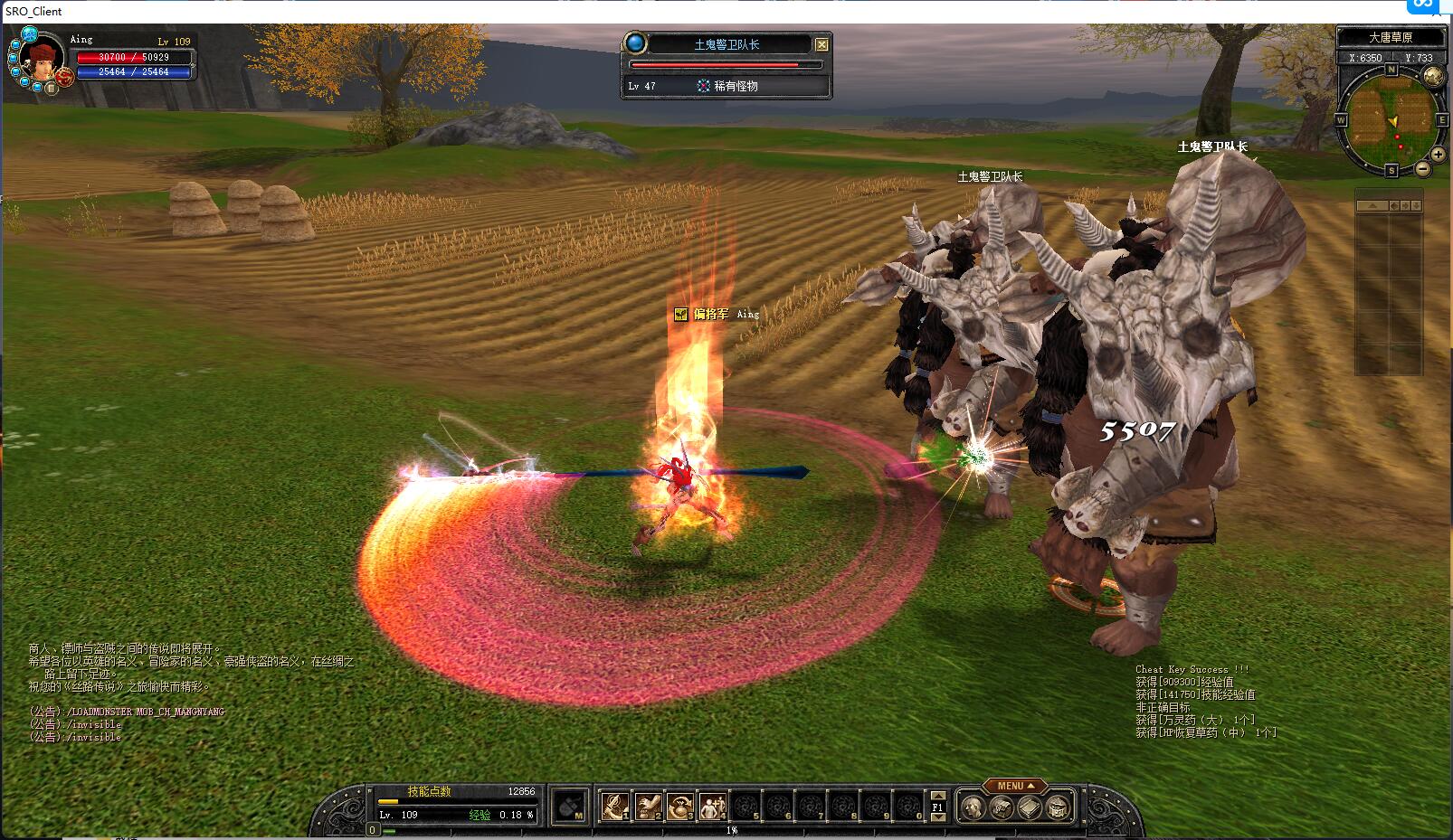1453x840 pixels.
Task: Click the small scroll icon below the portrait
Action: tap(52, 88)
